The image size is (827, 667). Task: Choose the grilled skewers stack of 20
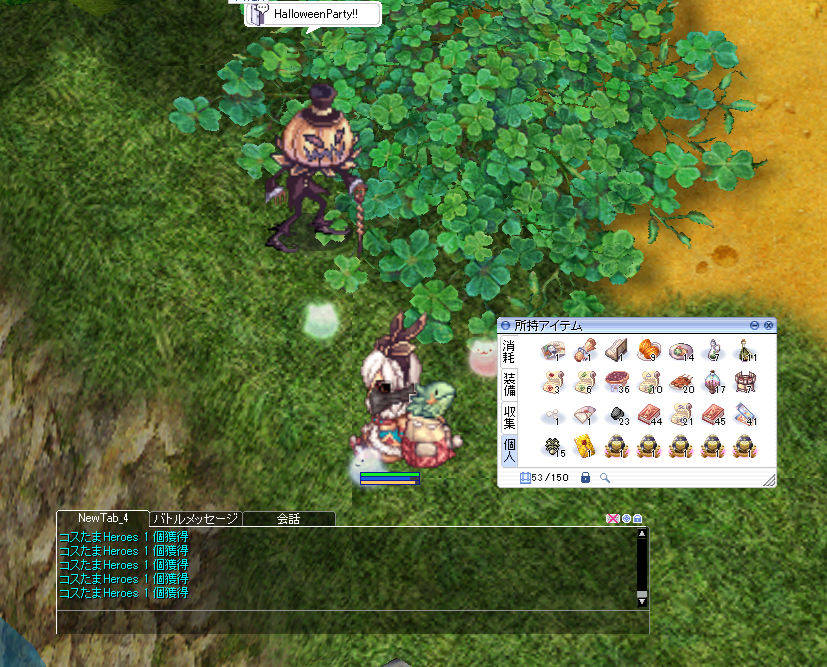point(681,382)
